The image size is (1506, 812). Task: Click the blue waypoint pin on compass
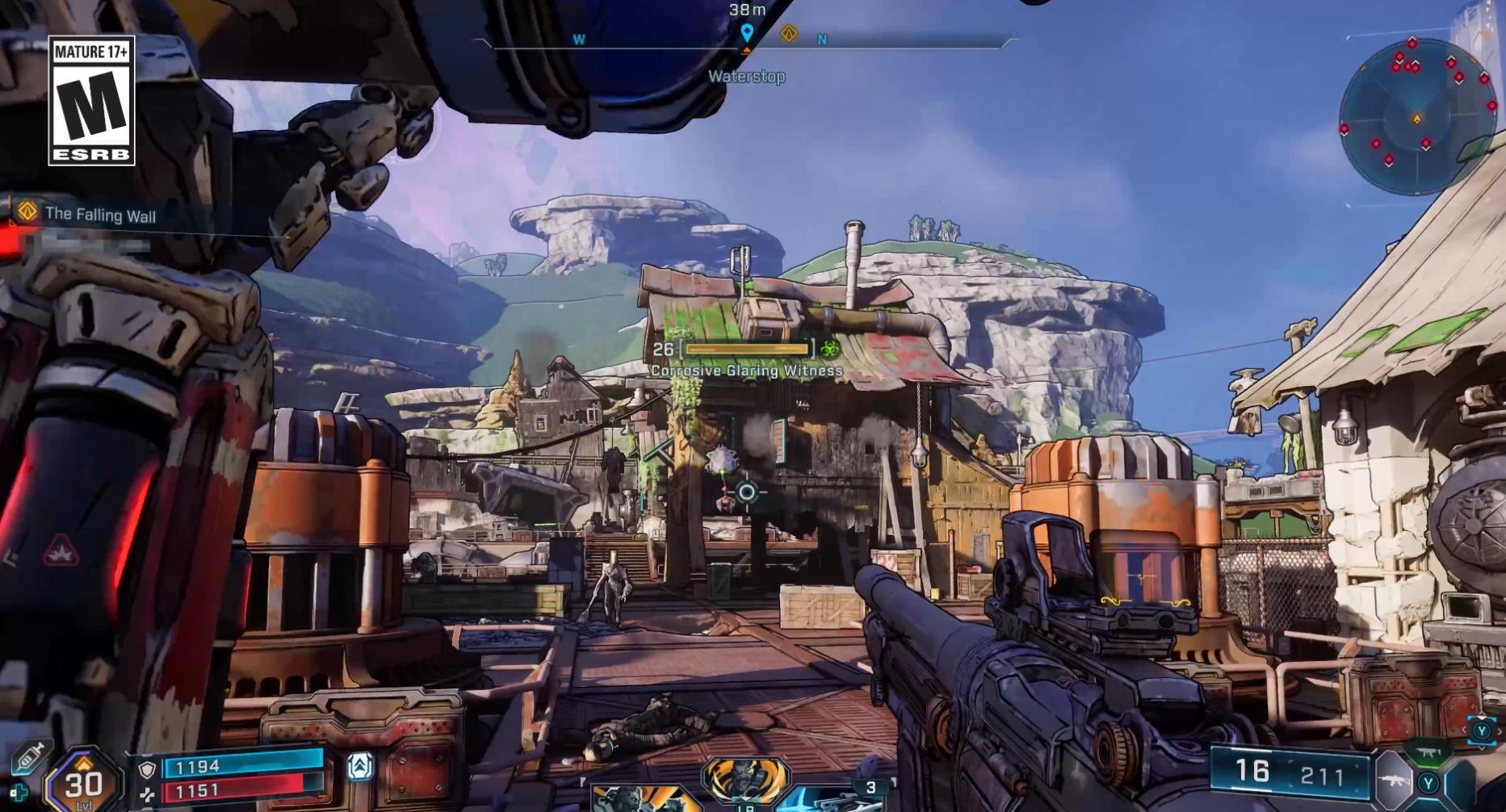click(x=747, y=33)
